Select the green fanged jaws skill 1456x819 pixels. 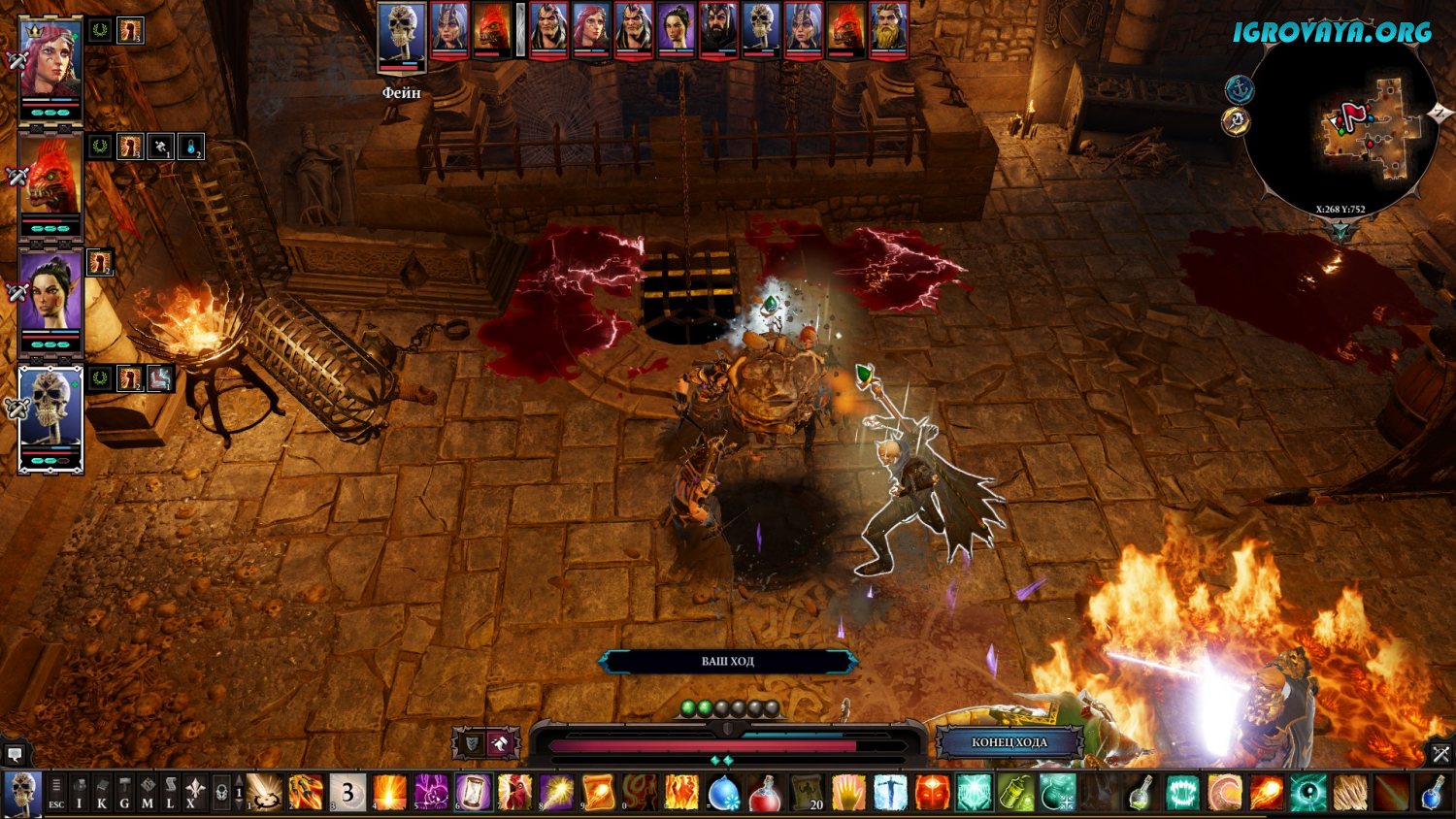[1183, 793]
